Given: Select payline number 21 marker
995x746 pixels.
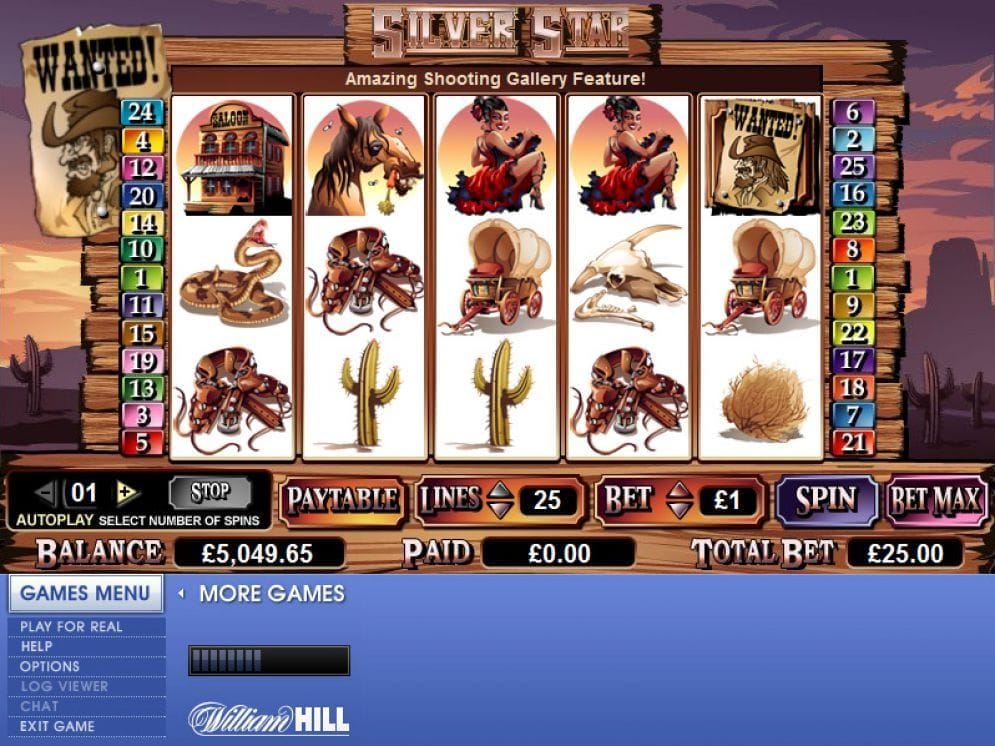Looking at the screenshot, I should [853, 441].
